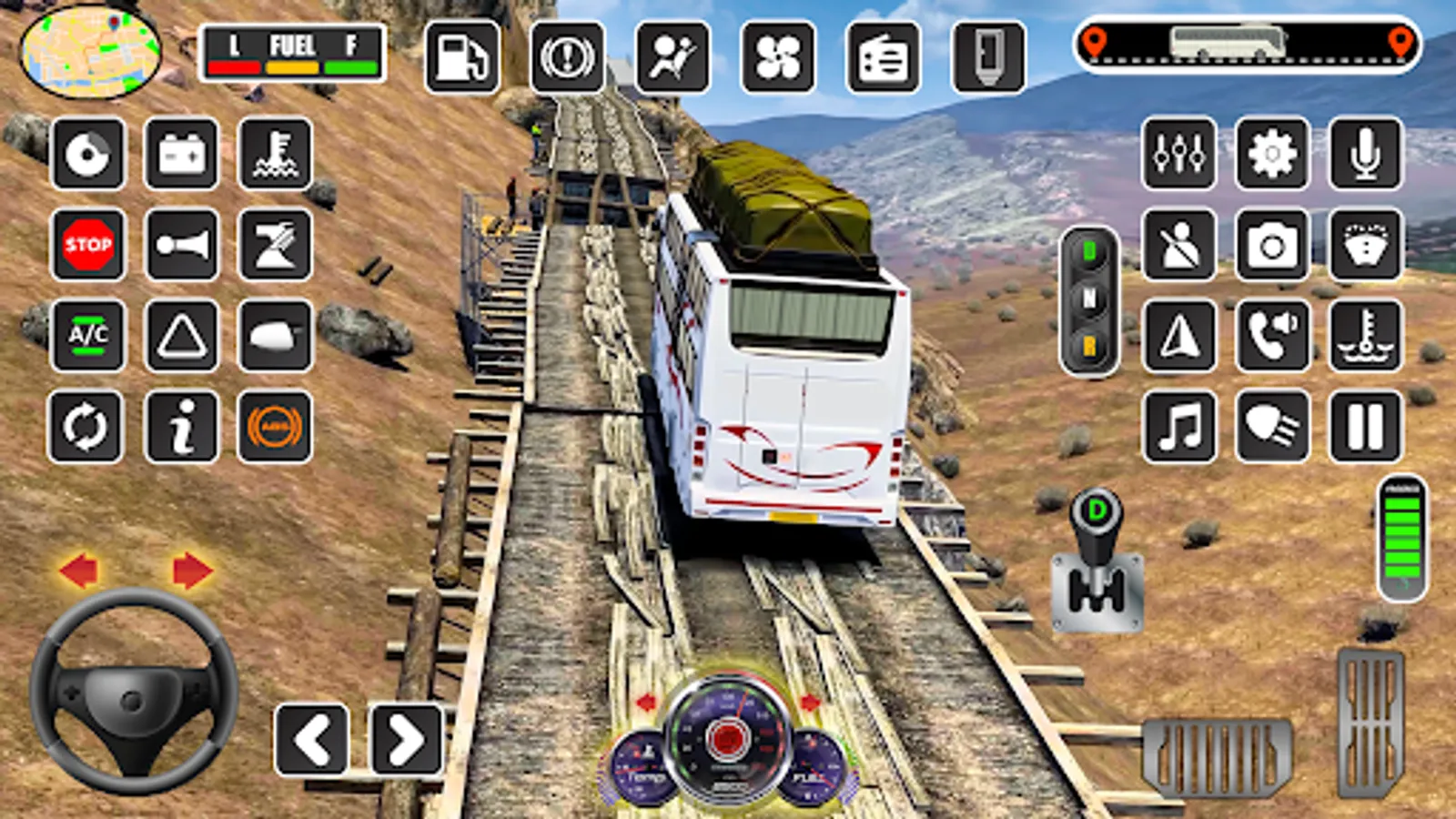The image size is (1456, 819).
Task: Pause the game
Action: pyautogui.click(x=1365, y=427)
